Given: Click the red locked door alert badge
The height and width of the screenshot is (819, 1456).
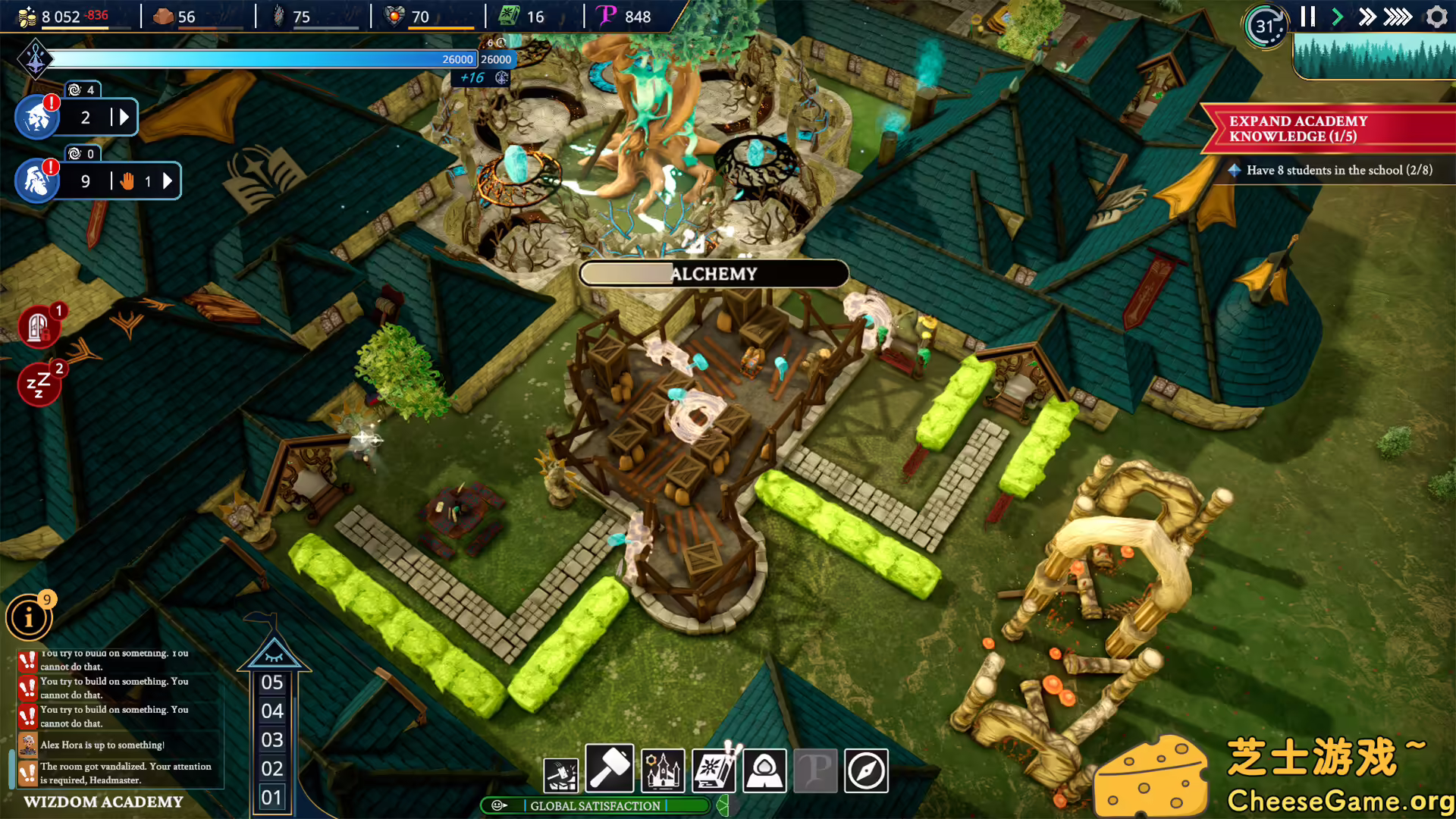Looking at the screenshot, I should coord(39,326).
